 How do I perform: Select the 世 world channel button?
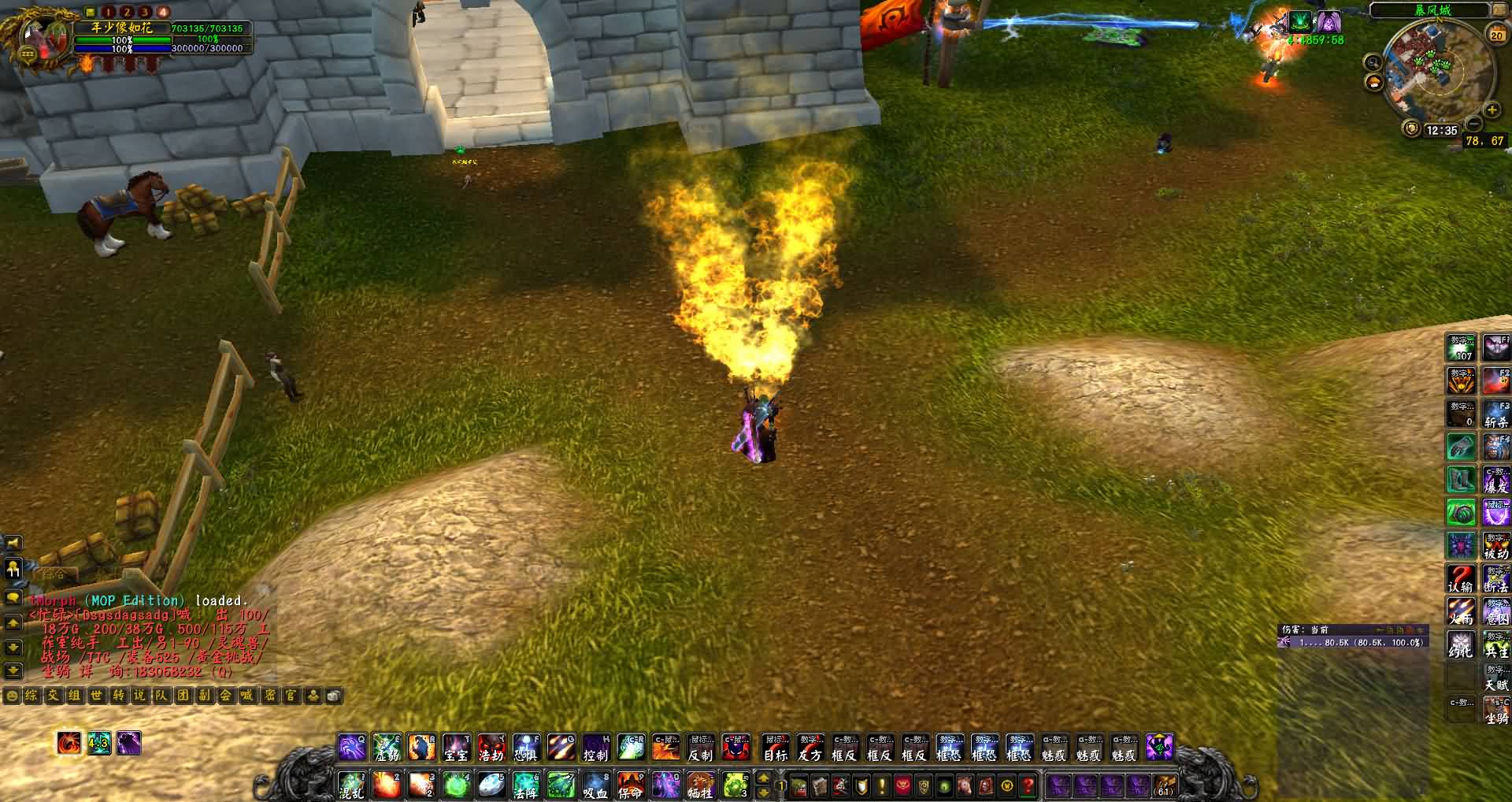(x=96, y=696)
